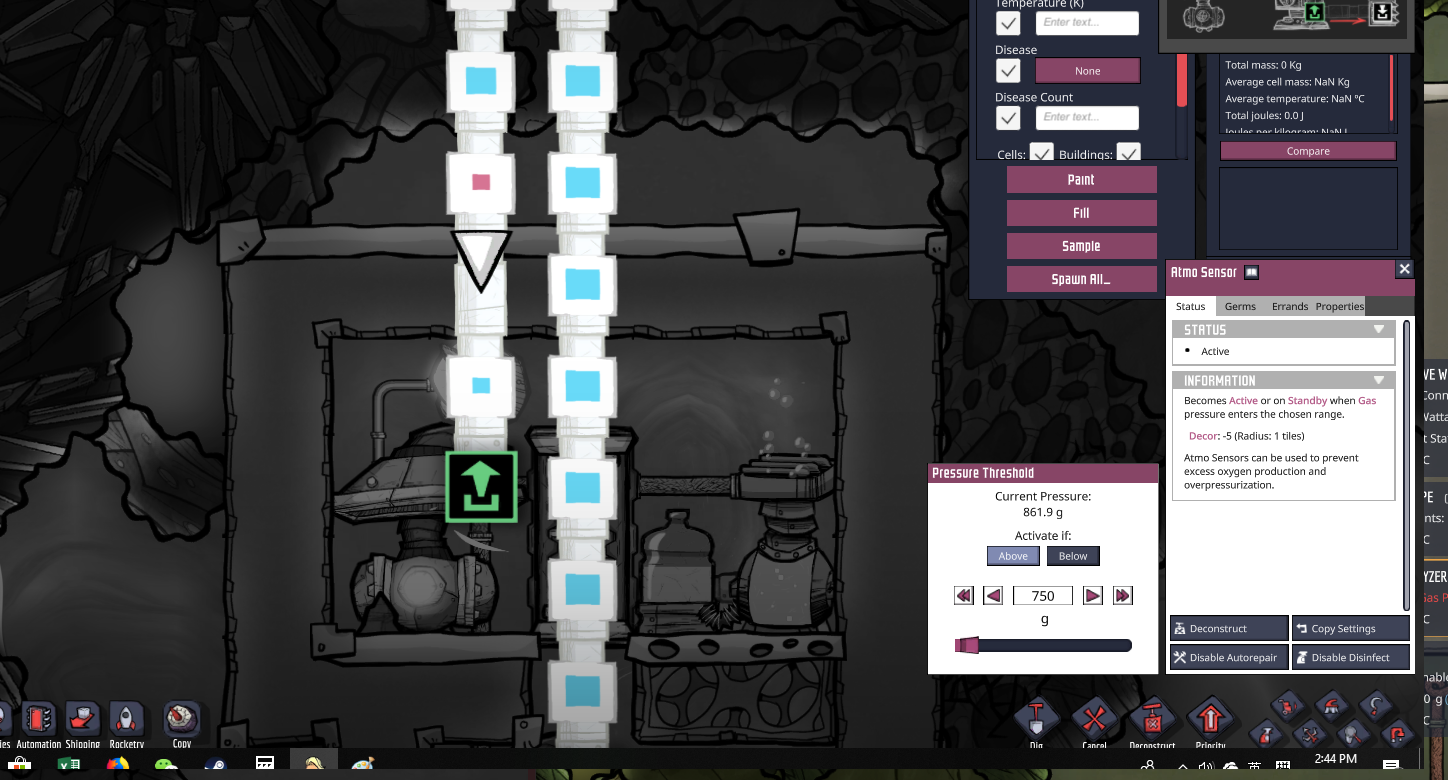1448x780 pixels.
Task: Collapse the STATUS section of Atmo Sensor
Action: tap(1379, 328)
